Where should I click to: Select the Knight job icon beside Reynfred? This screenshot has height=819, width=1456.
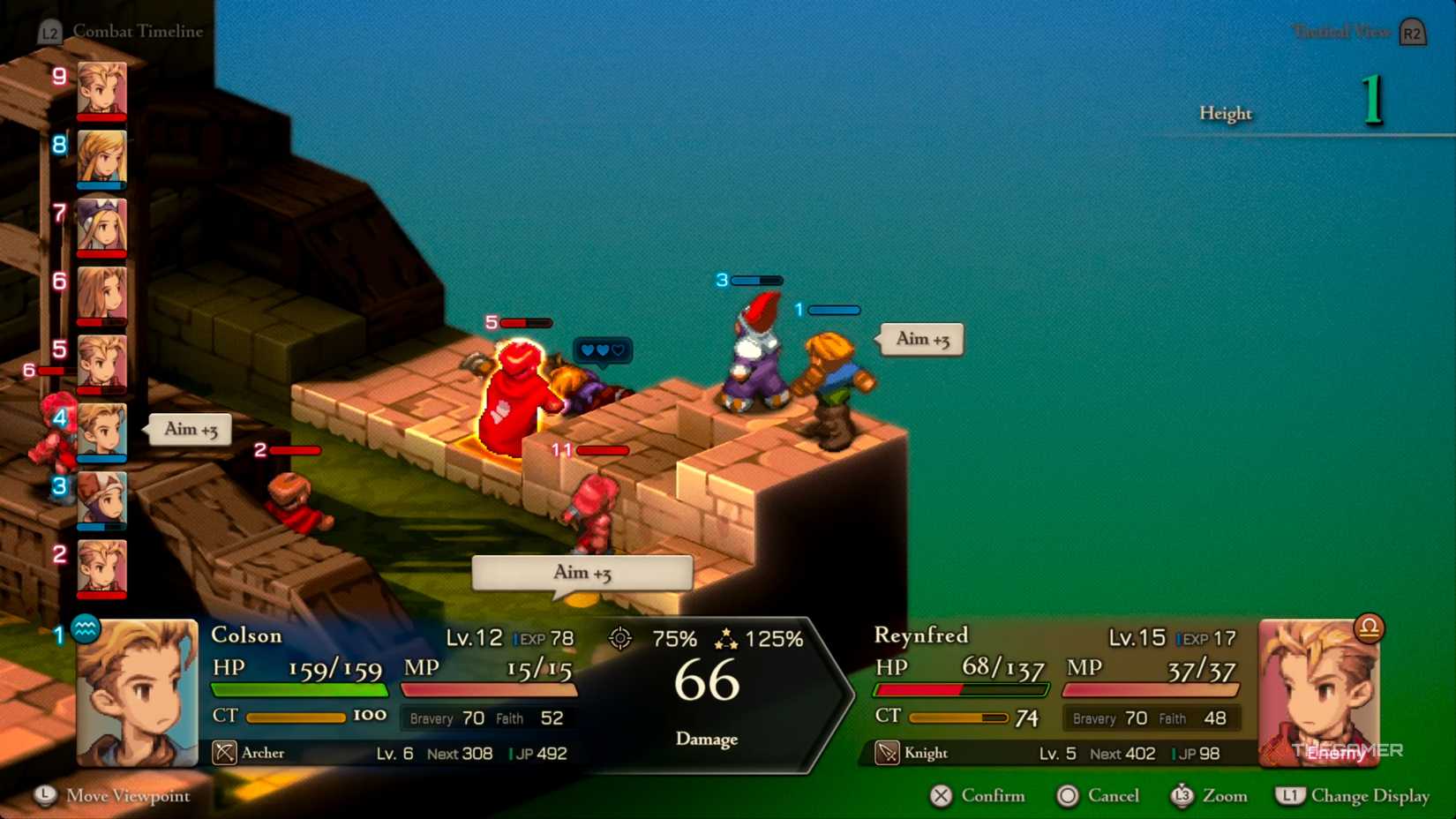[886, 753]
